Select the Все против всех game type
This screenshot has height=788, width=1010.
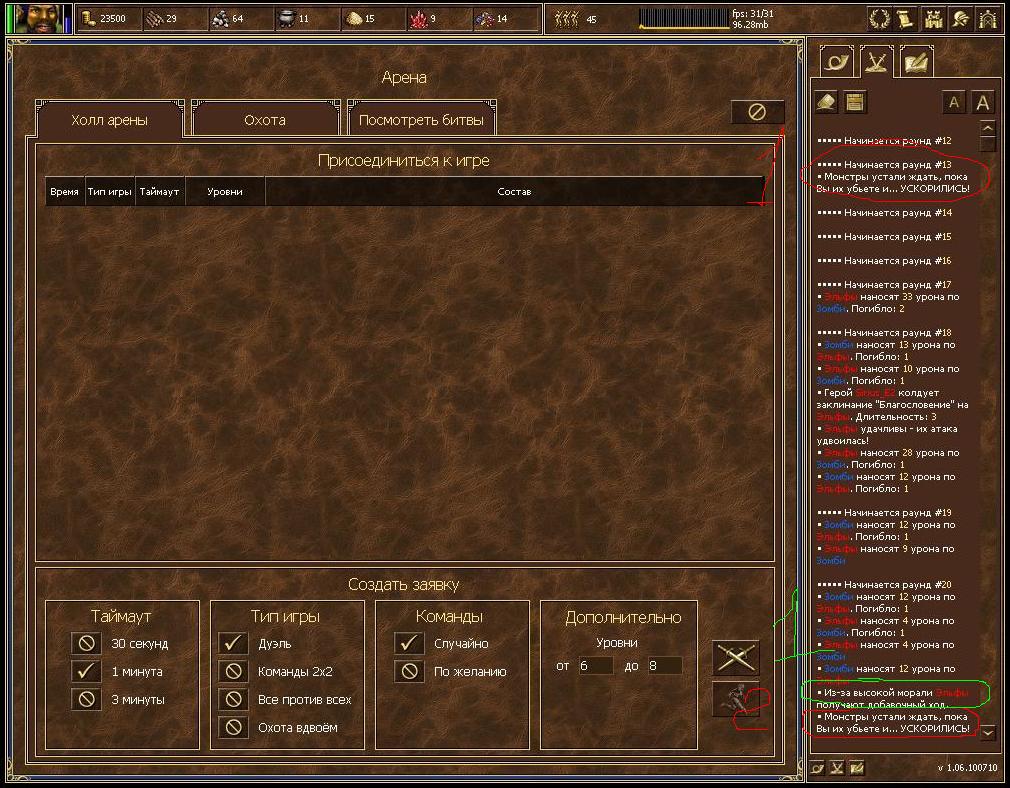[233, 699]
